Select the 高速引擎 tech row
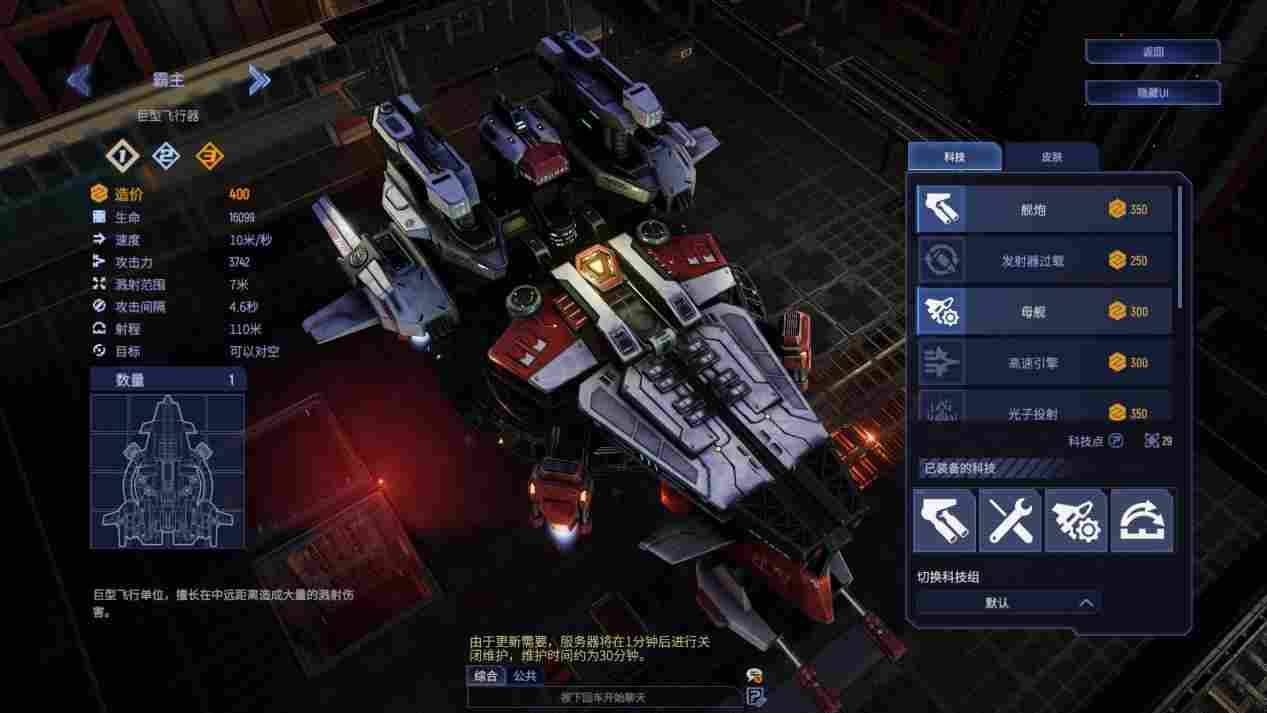This screenshot has height=713, width=1267. tap(1043, 363)
